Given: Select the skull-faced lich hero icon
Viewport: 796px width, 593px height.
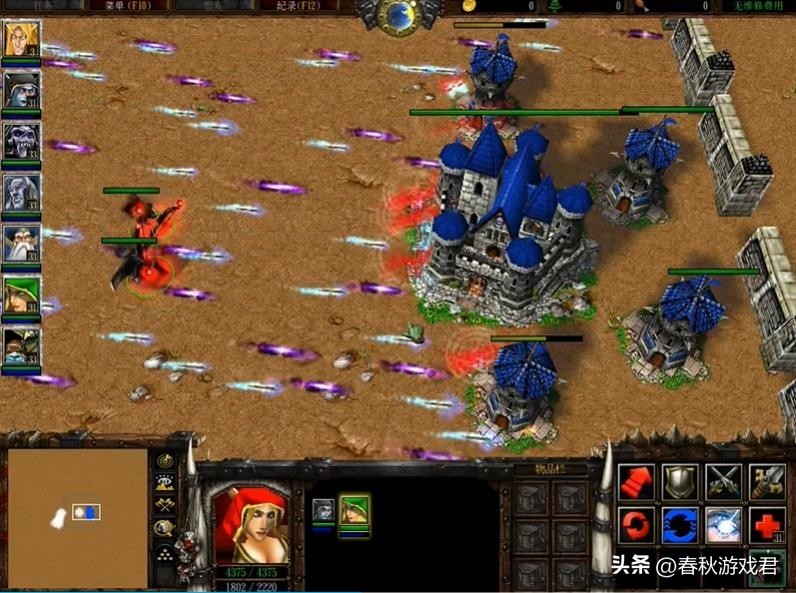Looking at the screenshot, I should 20,141.
